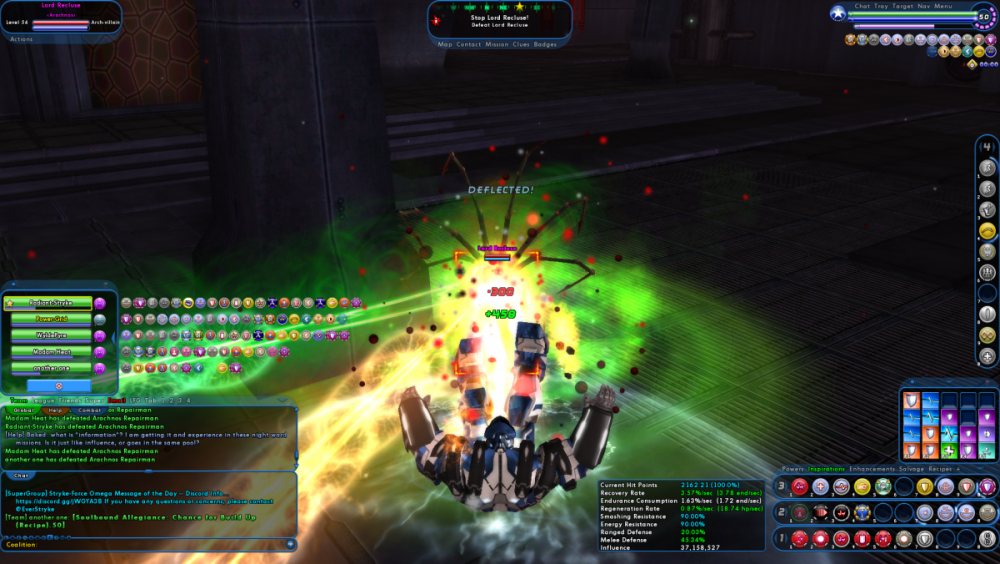1000x564 pixels.
Task: Open the Map tab under mission tracker
Action: tap(446, 44)
